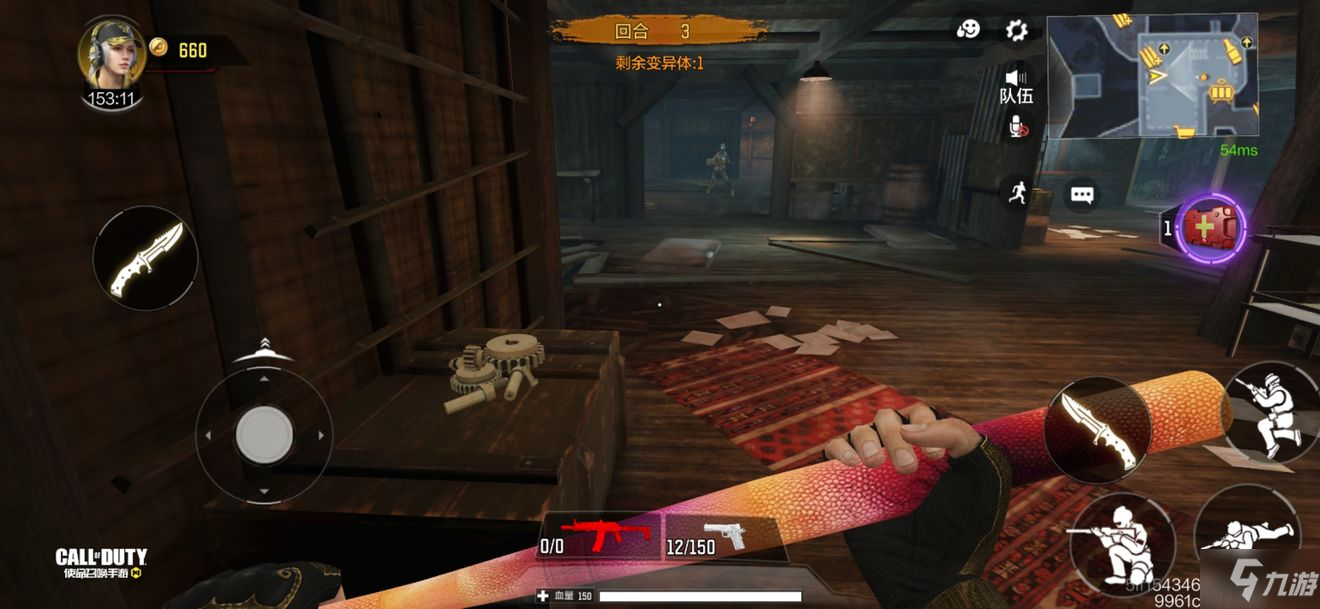
Task: Tap the jumping soldier button
Action: pyautogui.click(x=1271, y=410)
